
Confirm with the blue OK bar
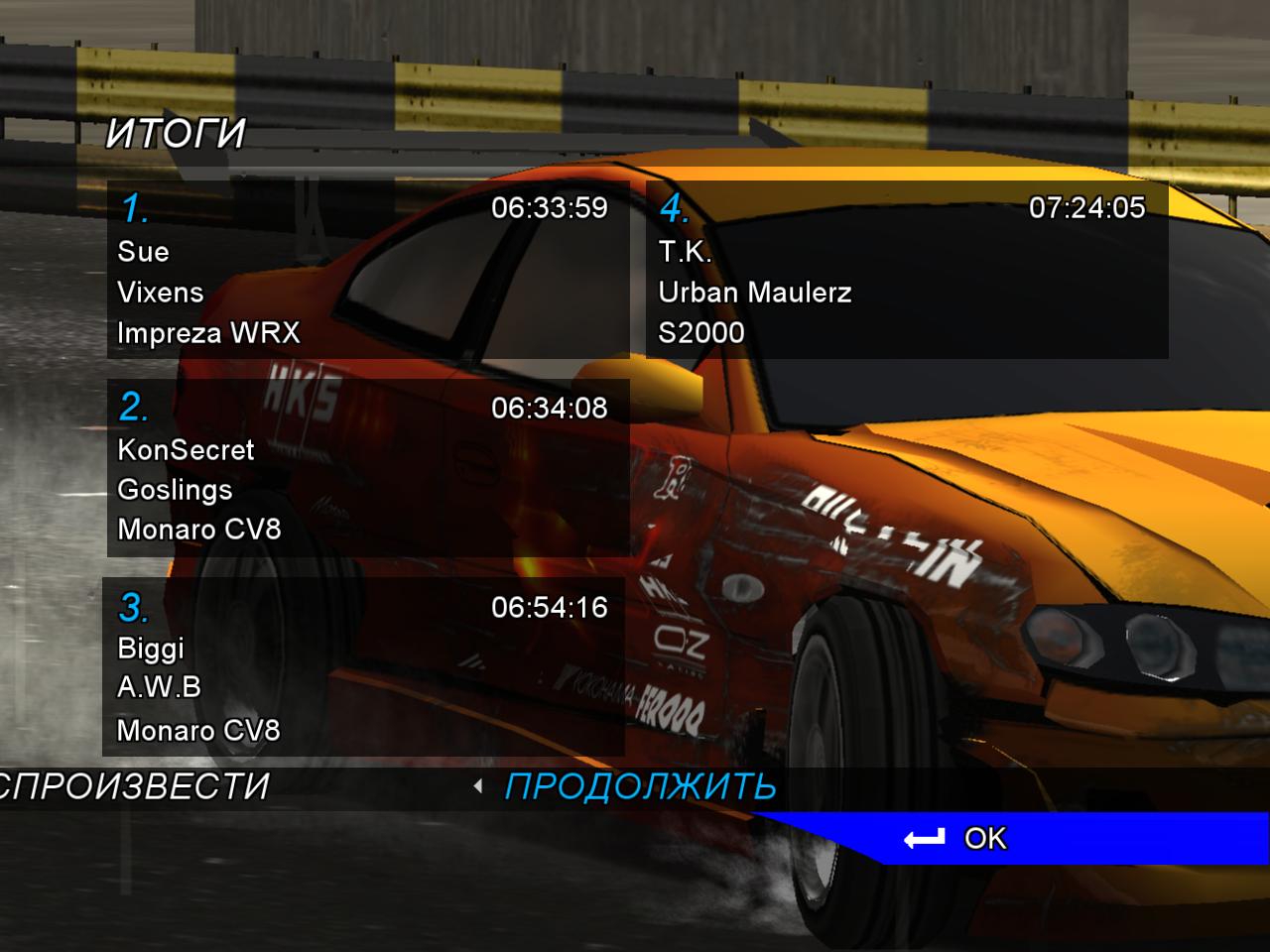coord(982,839)
